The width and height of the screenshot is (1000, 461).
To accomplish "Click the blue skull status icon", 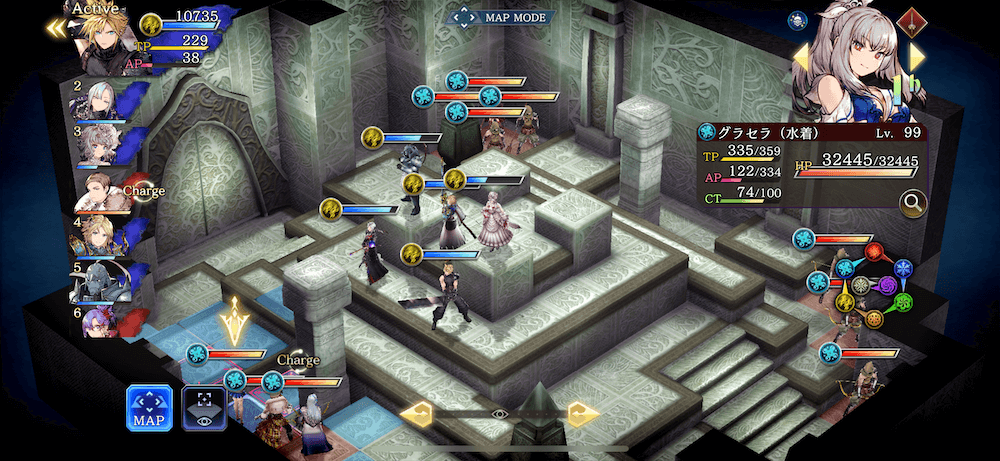I will (x=798, y=19).
